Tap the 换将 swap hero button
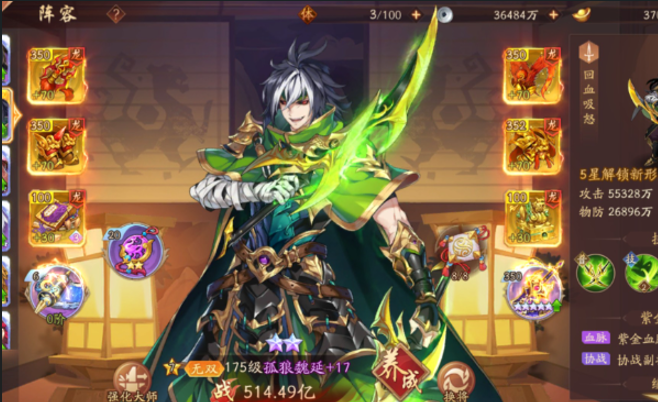Image resolution: width=658 pixels, height=402 pixels. [x=455, y=381]
